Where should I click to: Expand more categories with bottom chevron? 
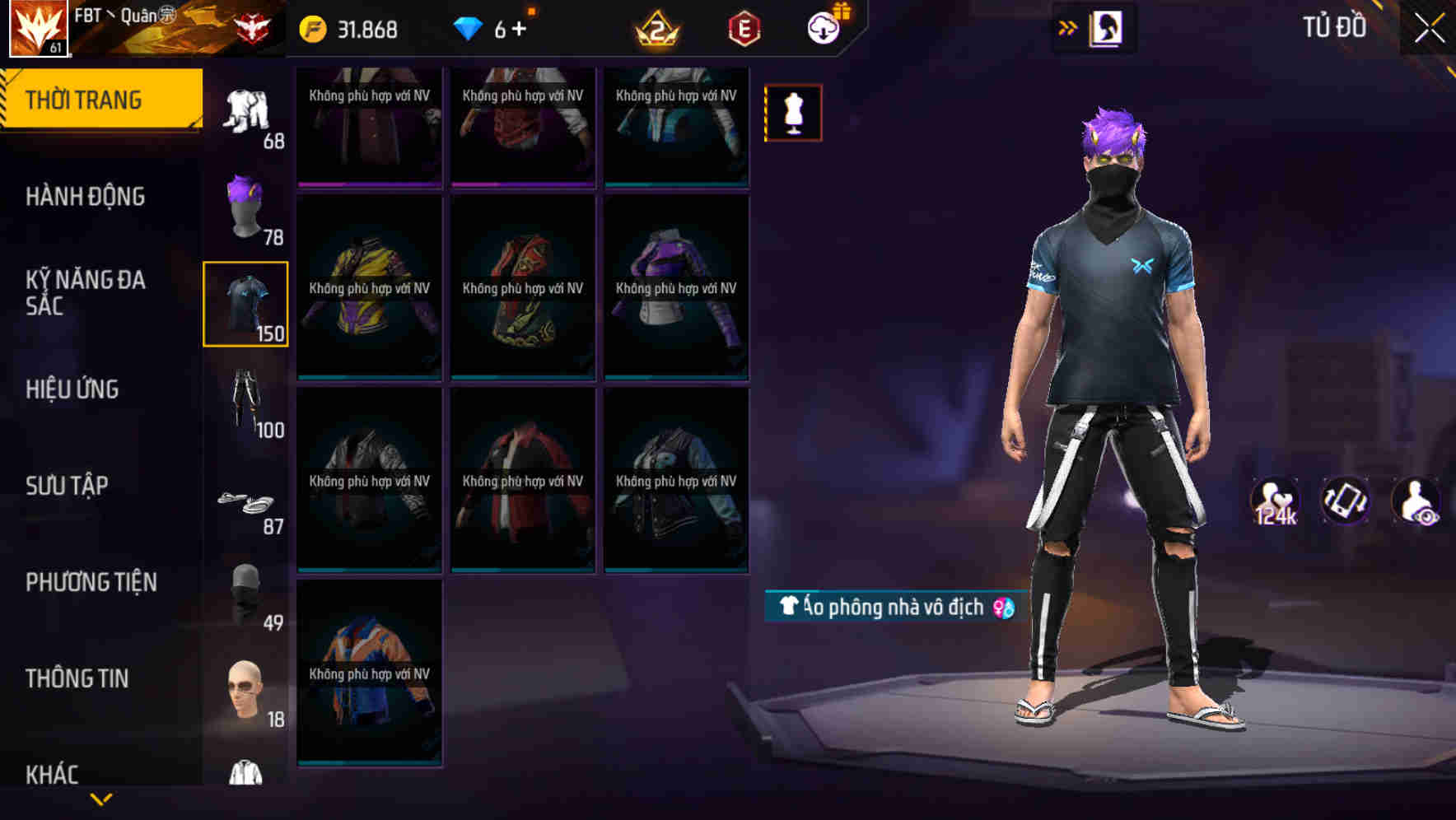(x=103, y=797)
